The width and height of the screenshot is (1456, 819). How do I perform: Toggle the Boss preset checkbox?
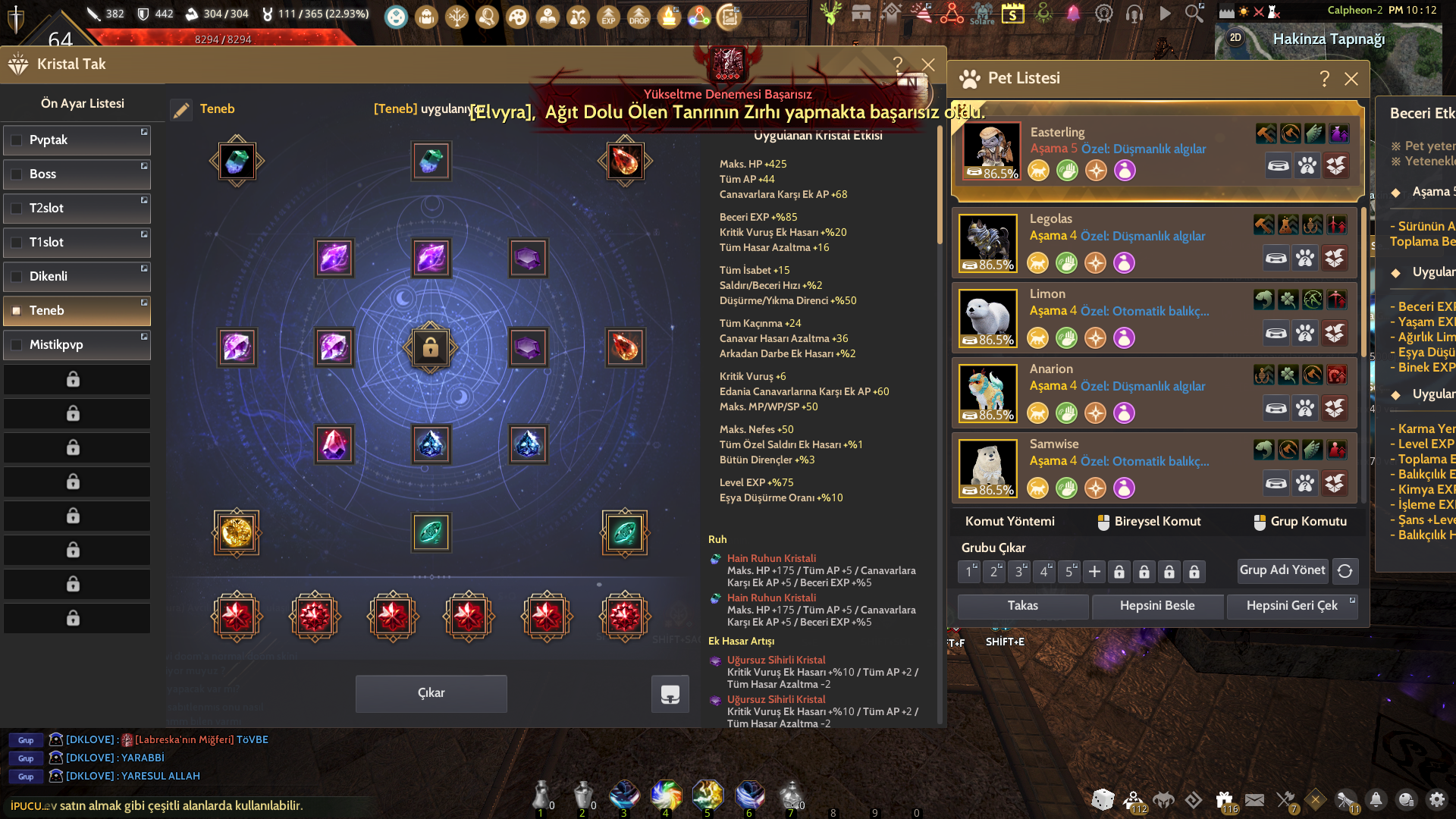coord(17,174)
